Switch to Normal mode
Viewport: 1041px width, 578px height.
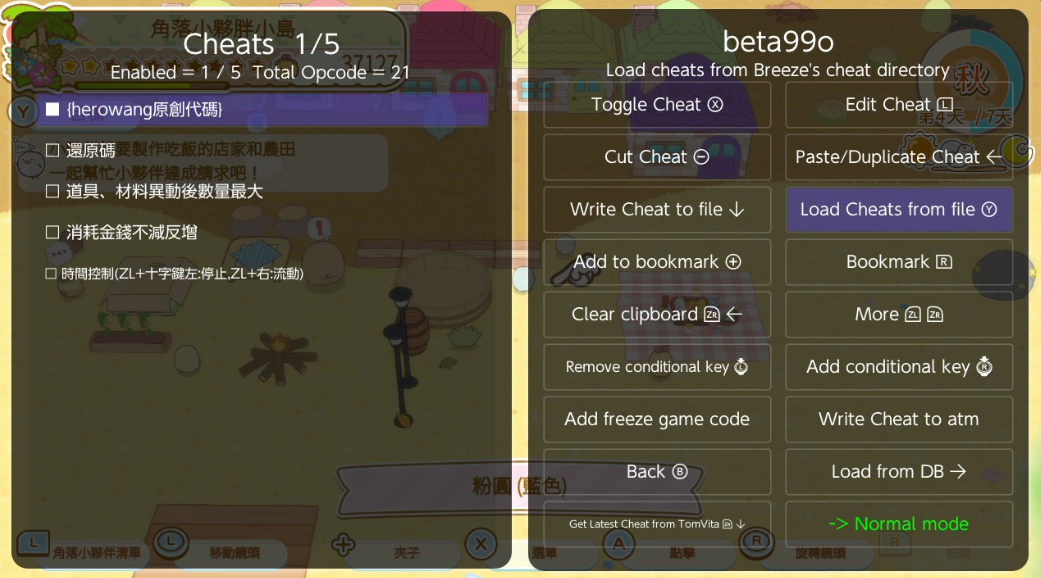[898, 524]
